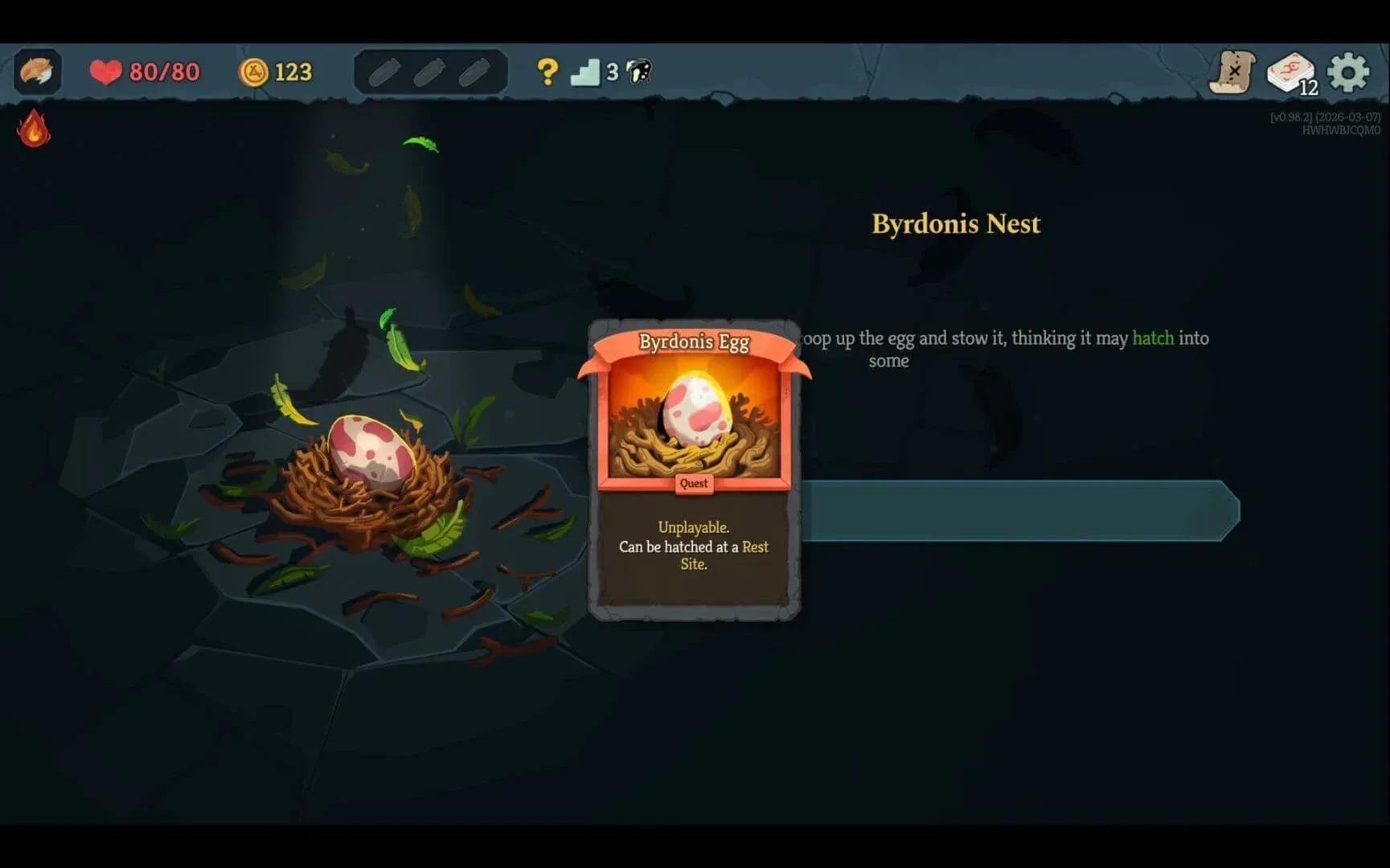Image resolution: width=1390 pixels, height=868 pixels.
Task: Open the treasure map icon
Action: coord(1232,72)
